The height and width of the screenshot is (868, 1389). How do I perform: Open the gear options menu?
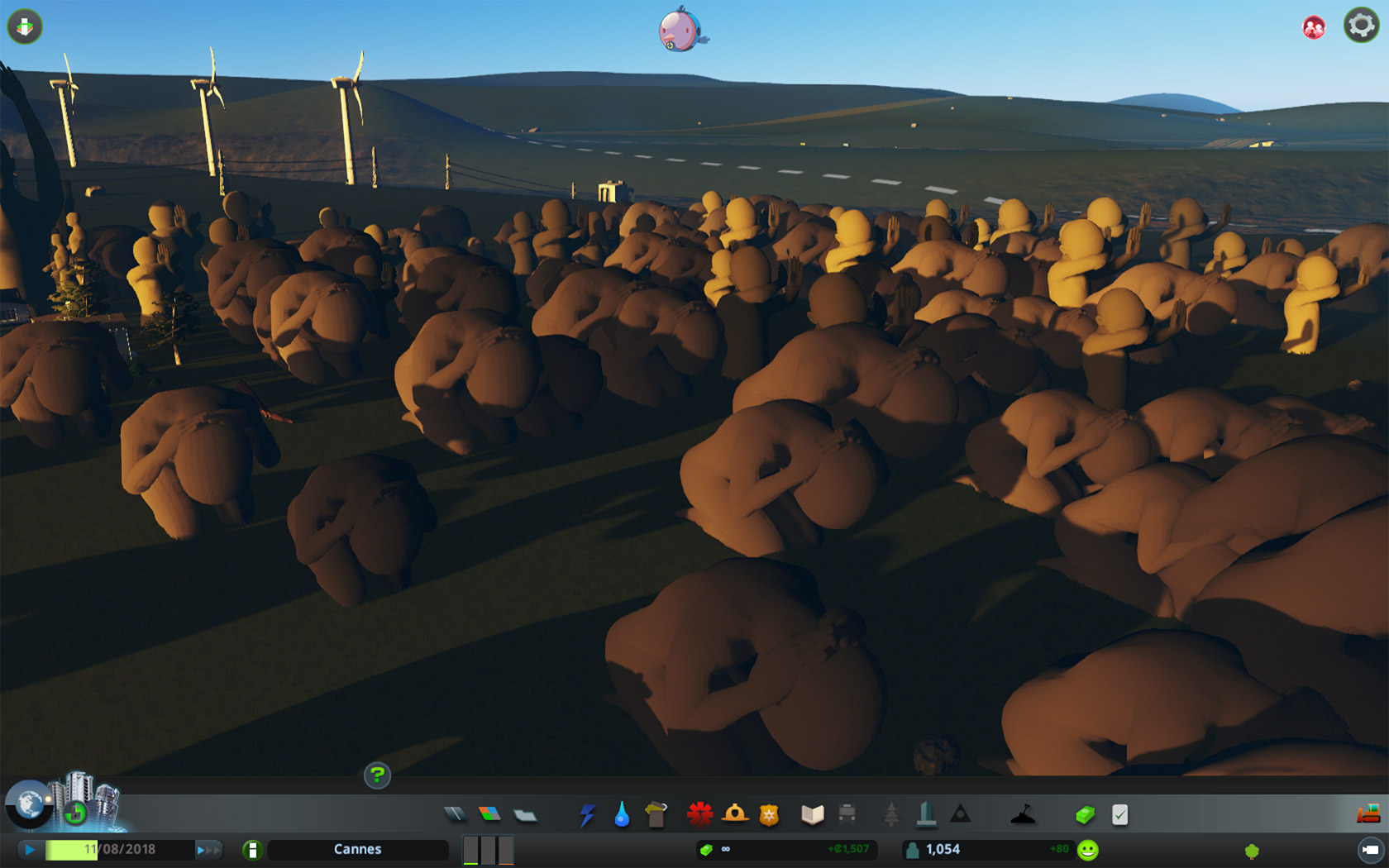1361,26
